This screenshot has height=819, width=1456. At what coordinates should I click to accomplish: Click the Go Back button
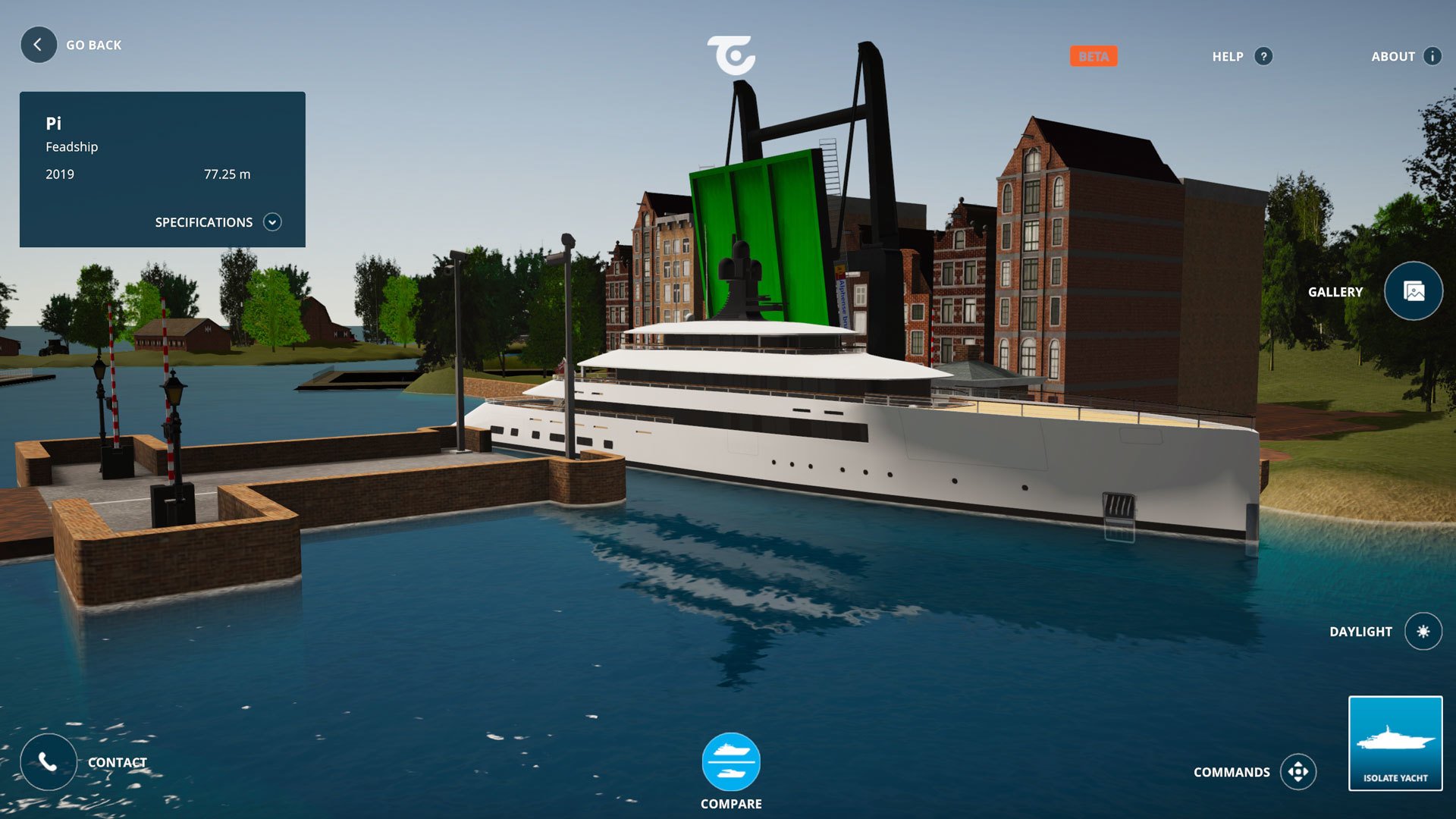(38, 45)
